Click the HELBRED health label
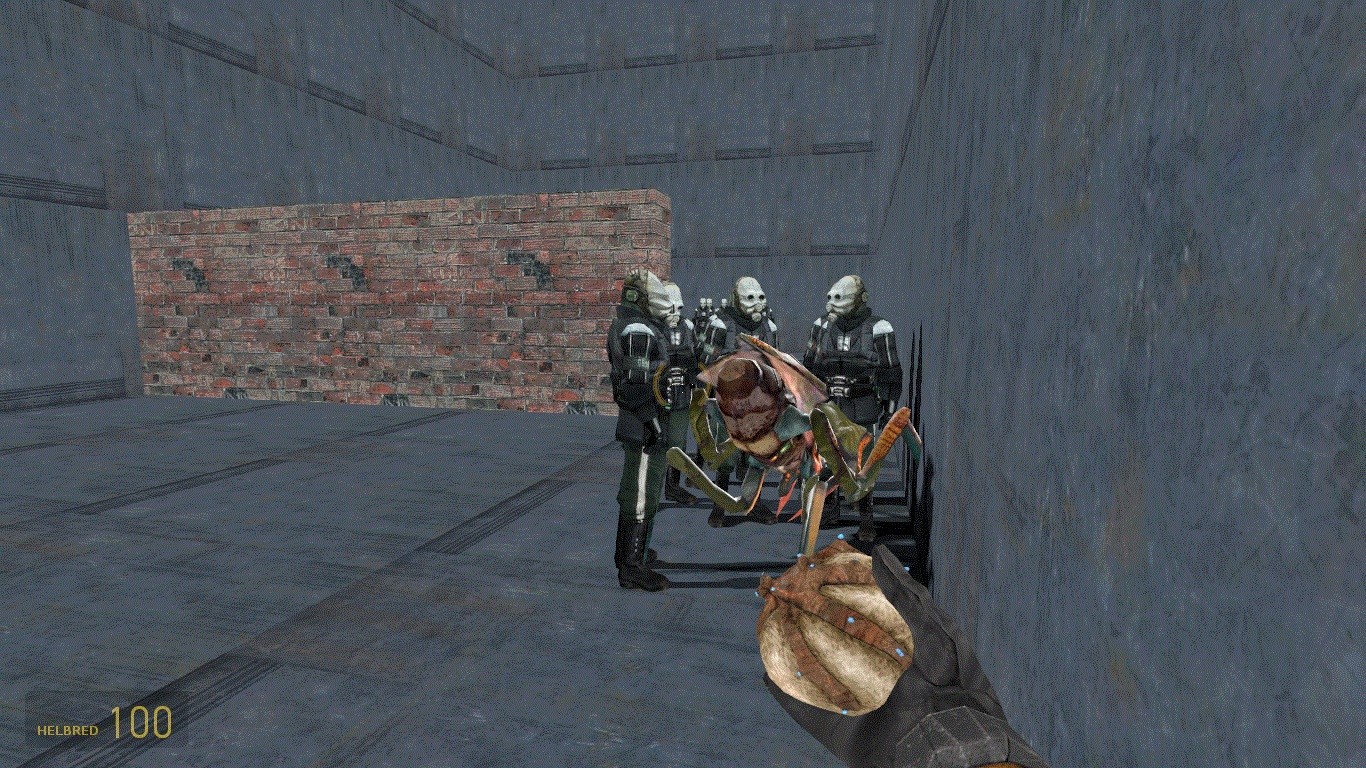Image resolution: width=1366 pixels, height=768 pixels. pyautogui.click(x=67, y=730)
